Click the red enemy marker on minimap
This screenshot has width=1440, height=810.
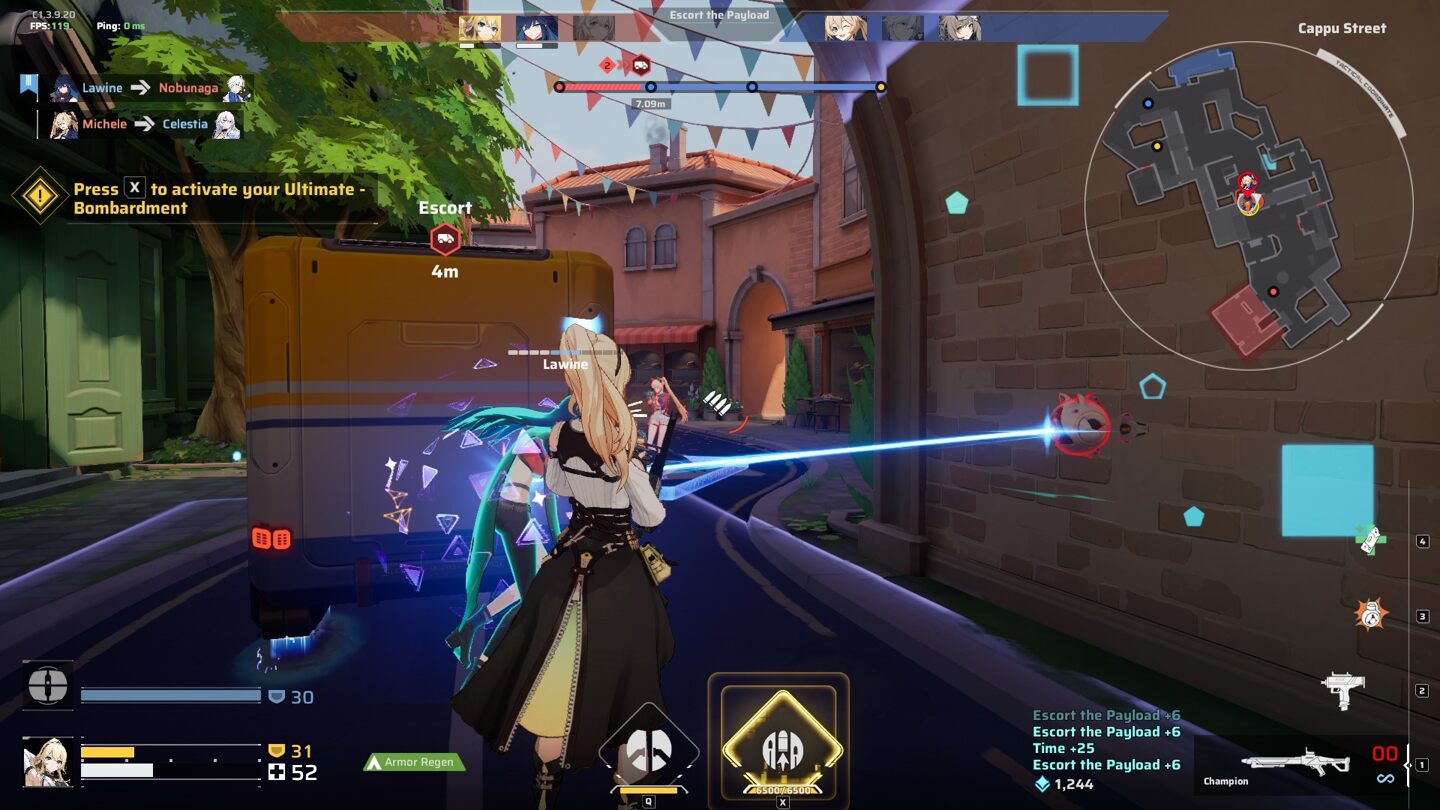click(1273, 292)
